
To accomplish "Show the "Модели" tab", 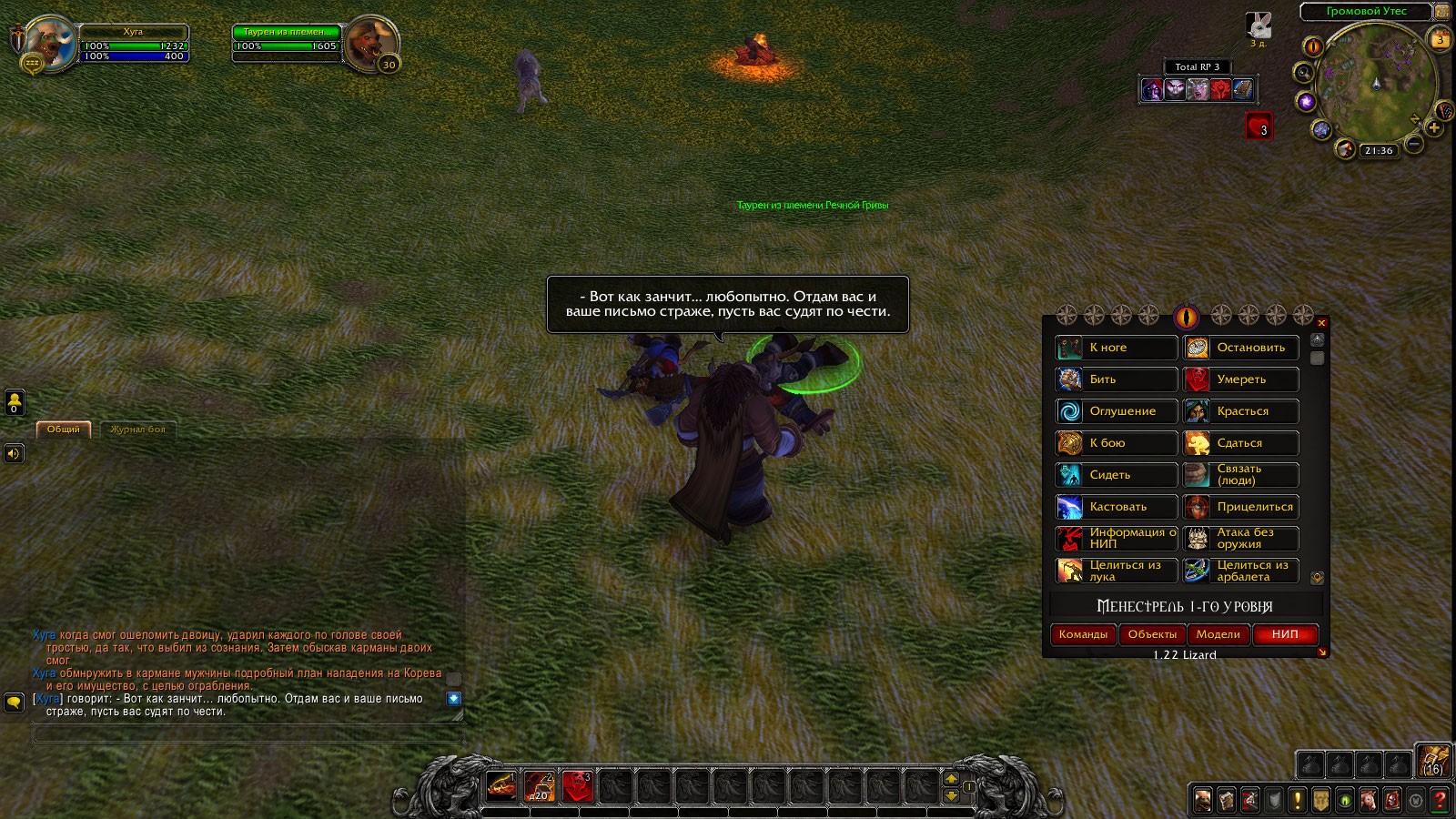I will (1218, 634).
